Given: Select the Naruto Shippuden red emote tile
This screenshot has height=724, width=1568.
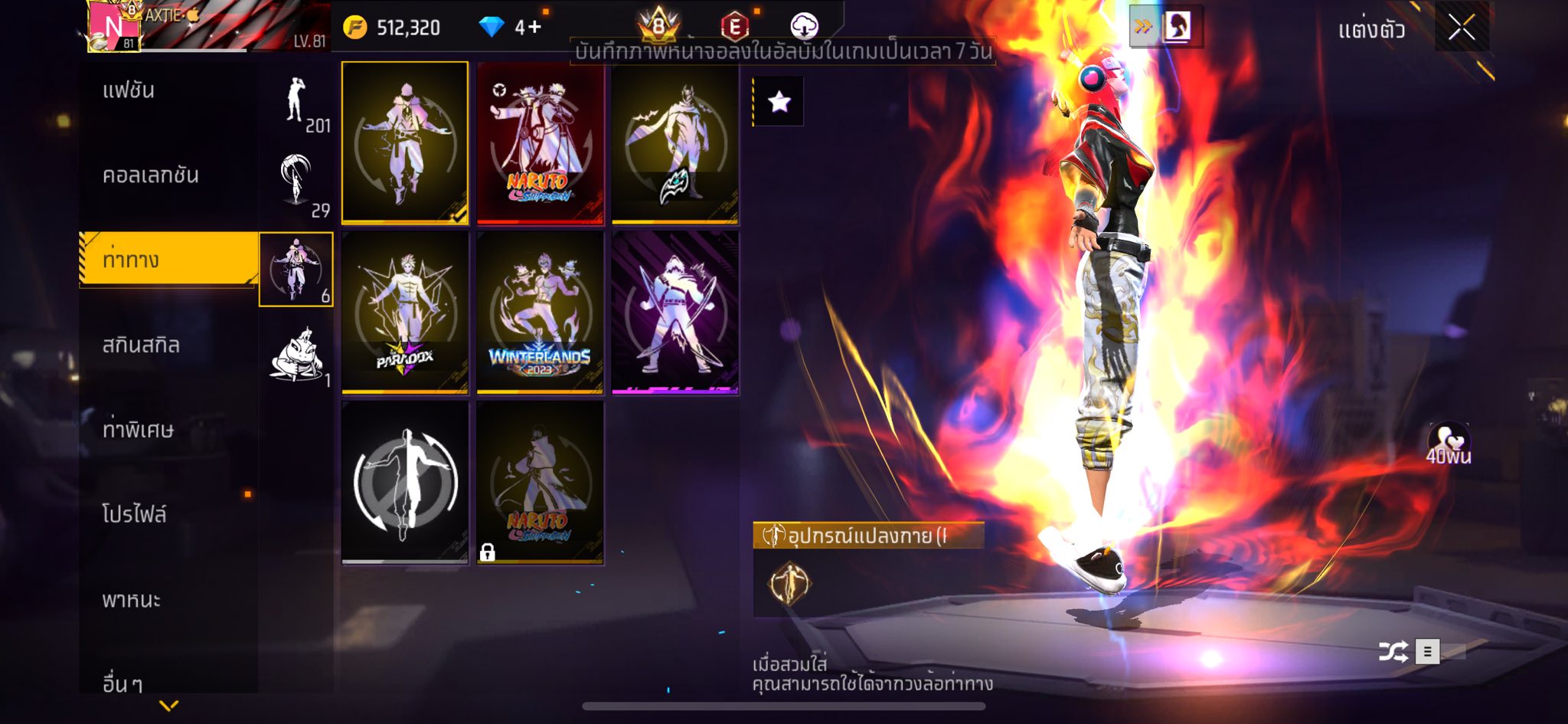Looking at the screenshot, I should 540,143.
